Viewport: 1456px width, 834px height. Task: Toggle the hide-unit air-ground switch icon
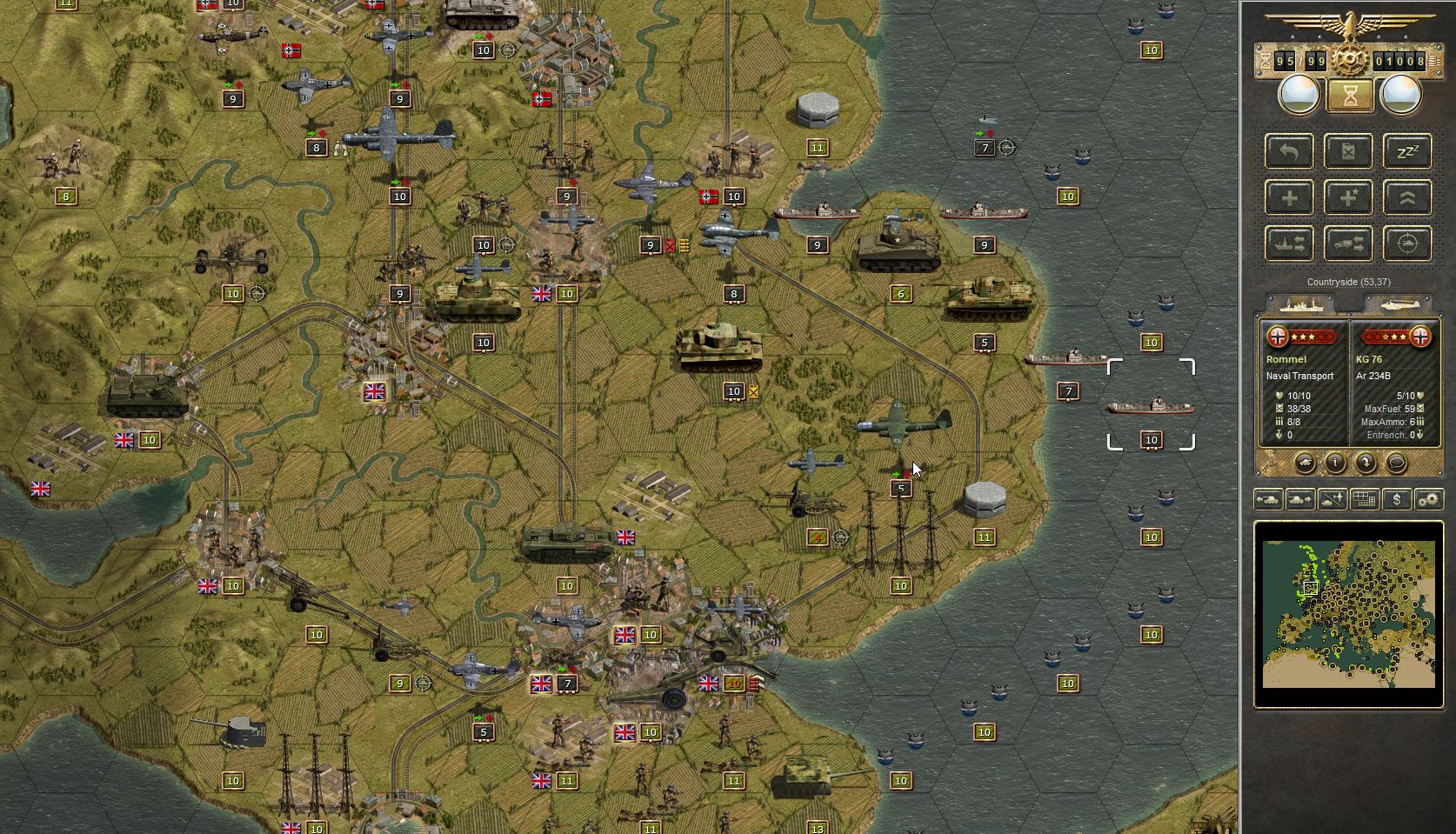(x=1331, y=499)
